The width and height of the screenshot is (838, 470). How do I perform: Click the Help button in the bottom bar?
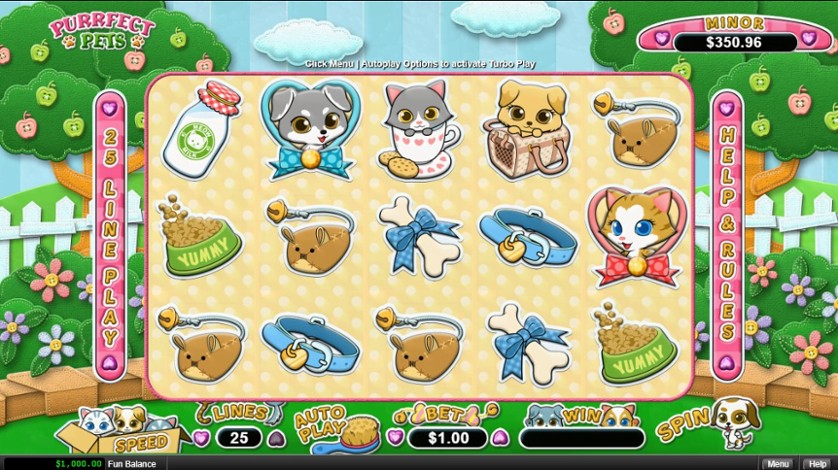click(817, 464)
